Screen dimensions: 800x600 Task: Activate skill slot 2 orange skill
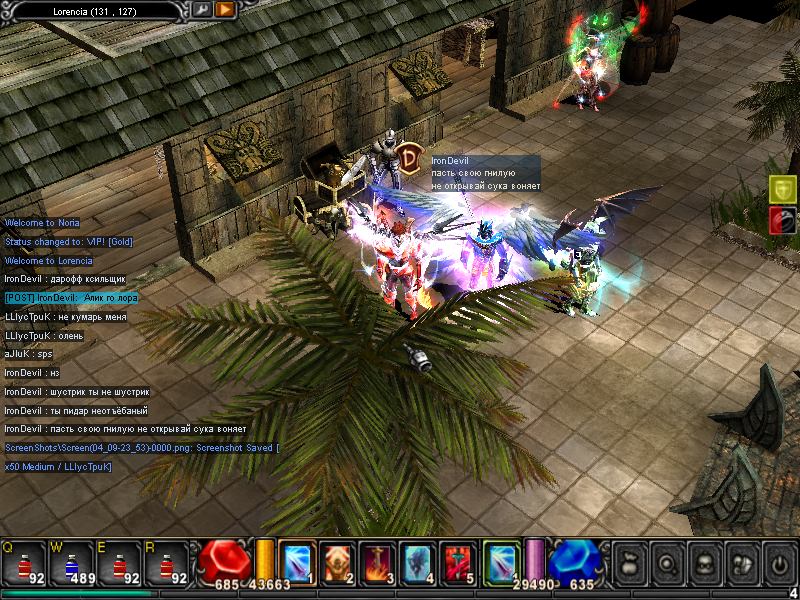pos(338,562)
